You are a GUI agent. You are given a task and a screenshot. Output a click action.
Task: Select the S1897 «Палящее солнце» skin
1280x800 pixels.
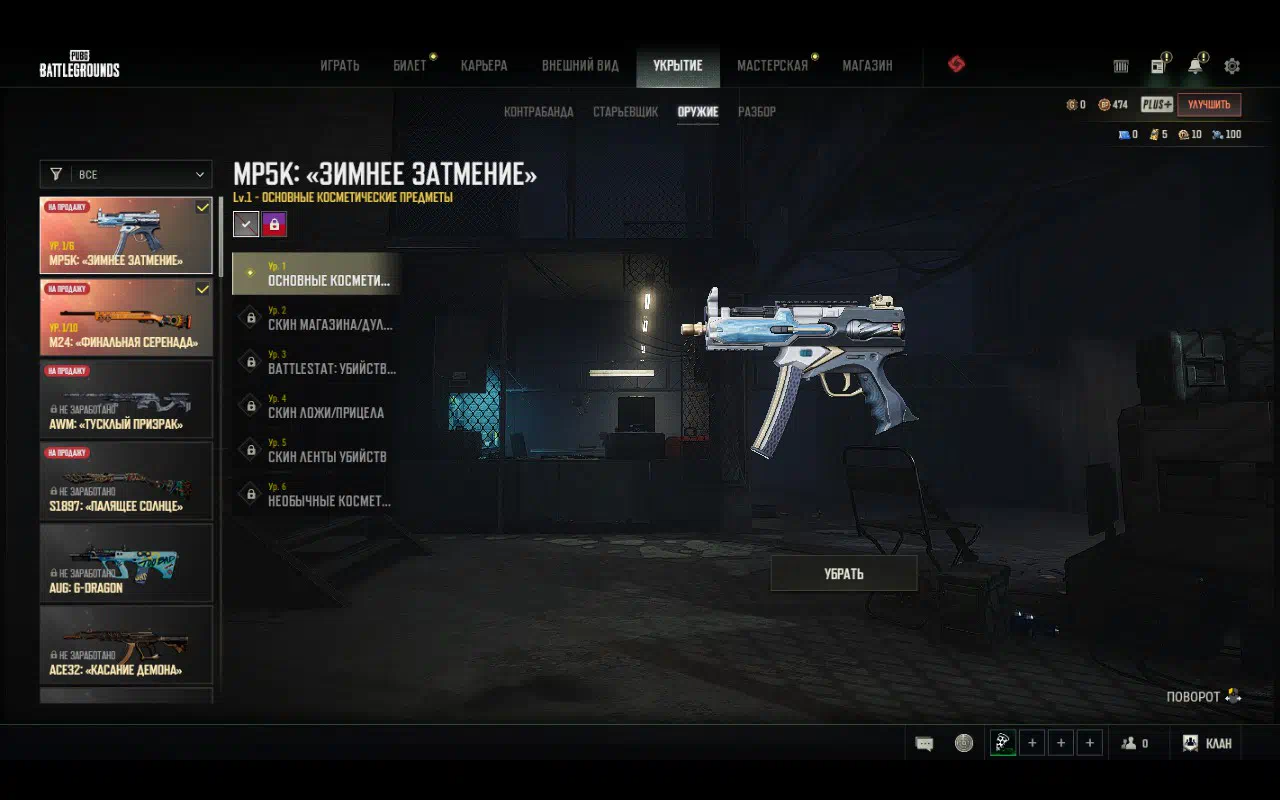[126, 481]
